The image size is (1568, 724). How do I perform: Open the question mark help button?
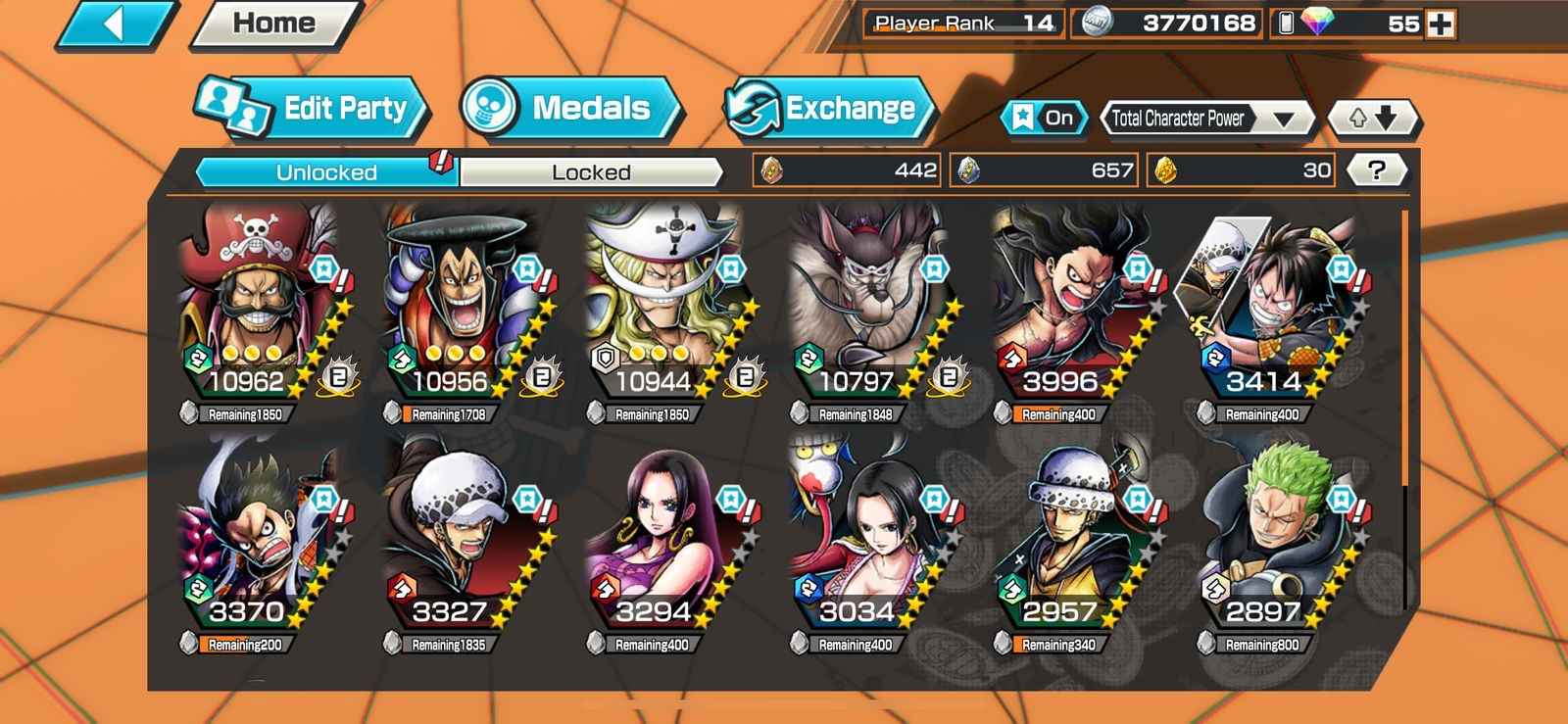1377,170
